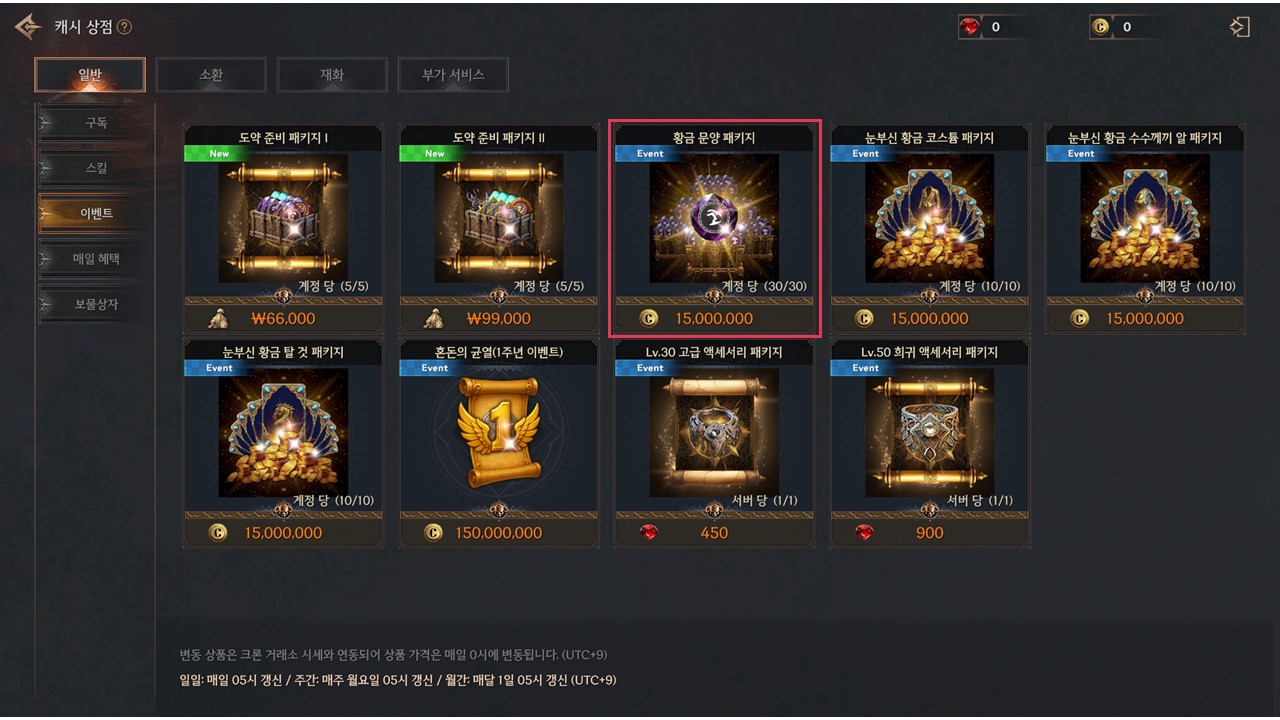The image size is (1280, 720).
Task: Exit the cash shop via door icon
Action: click(x=1240, y=27)
